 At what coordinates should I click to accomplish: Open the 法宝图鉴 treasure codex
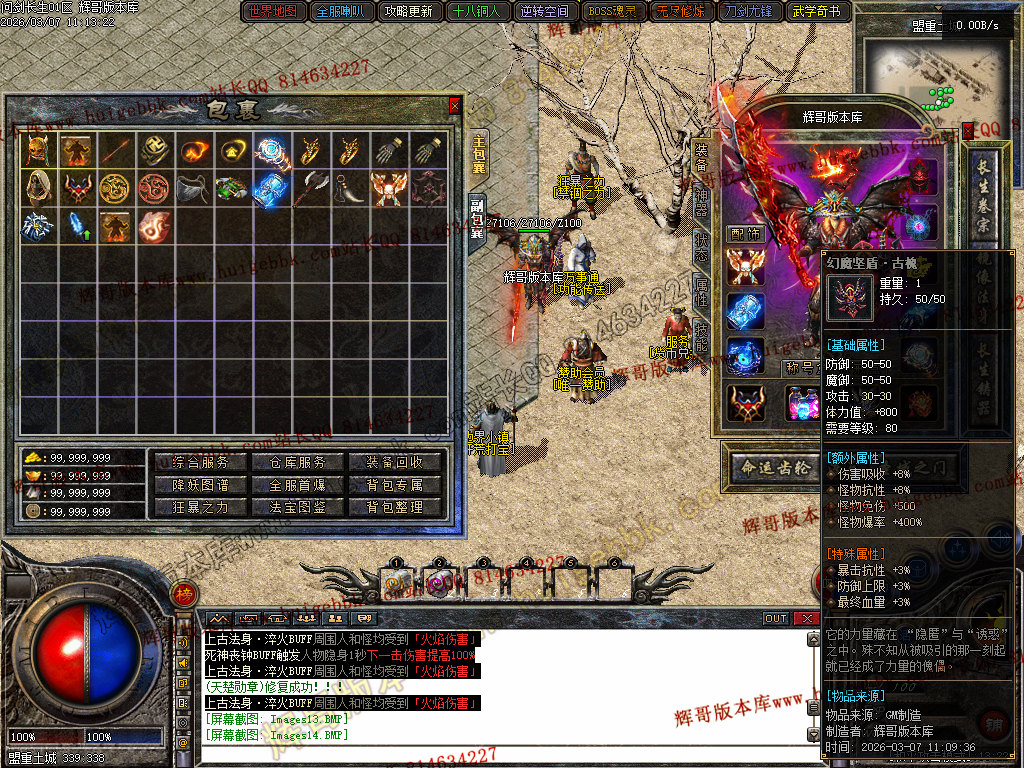click(x=298, y=507)
